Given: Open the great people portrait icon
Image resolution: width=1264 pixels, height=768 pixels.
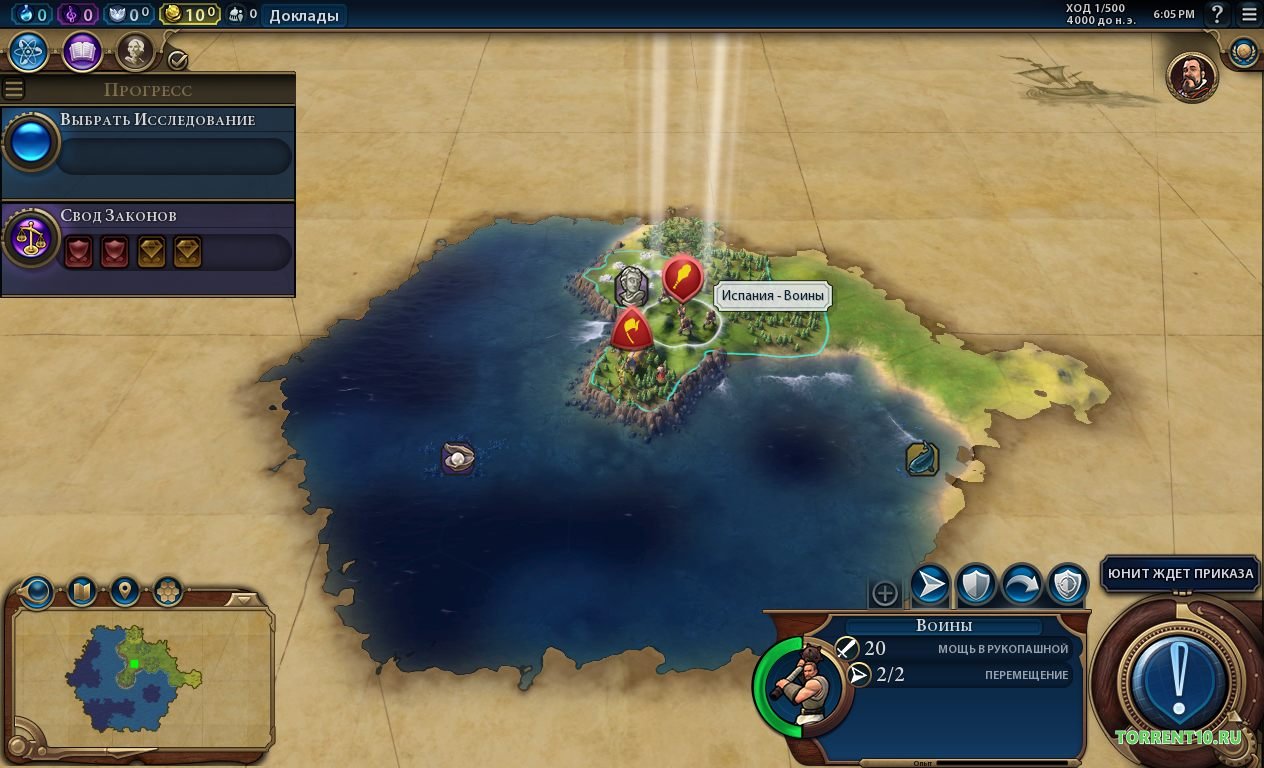Looking at the screenshot, I should coord(135,52).
